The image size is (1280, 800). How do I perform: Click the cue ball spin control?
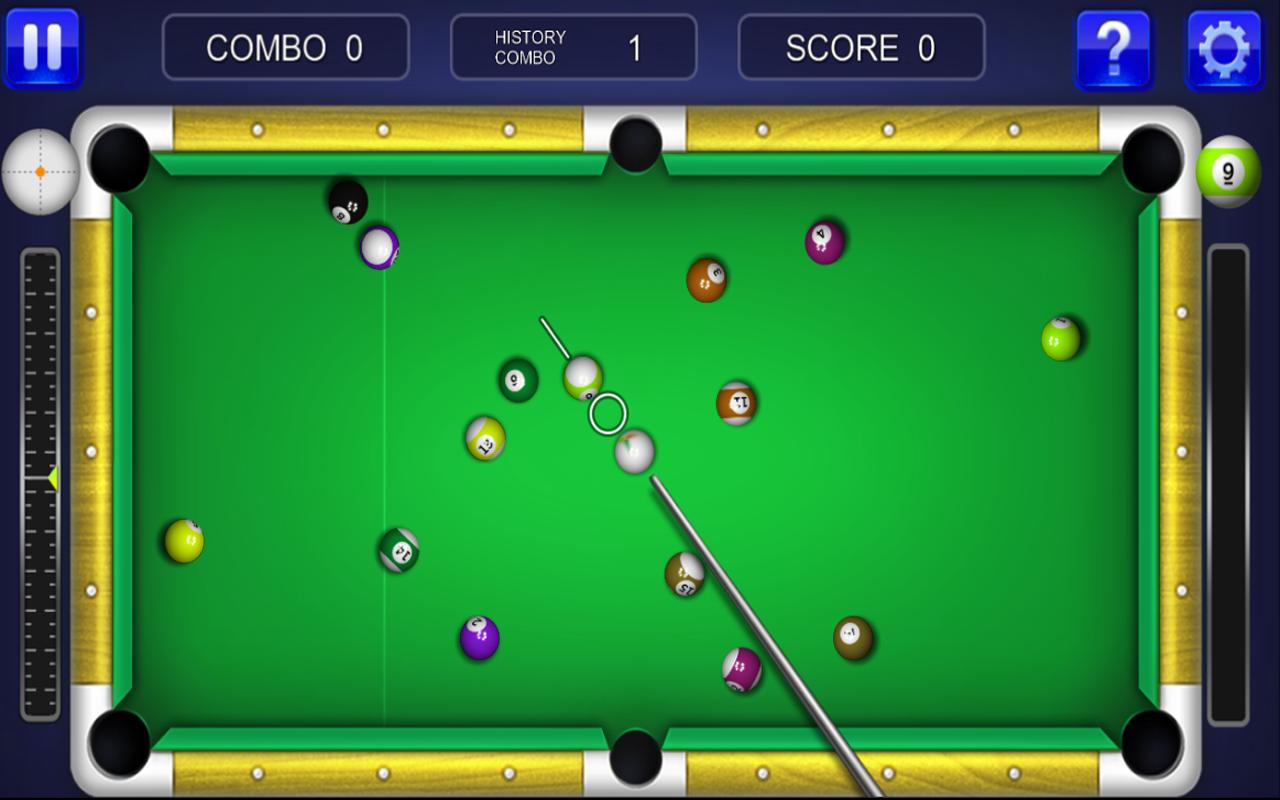pyautogui.click(x=40, y=172)
